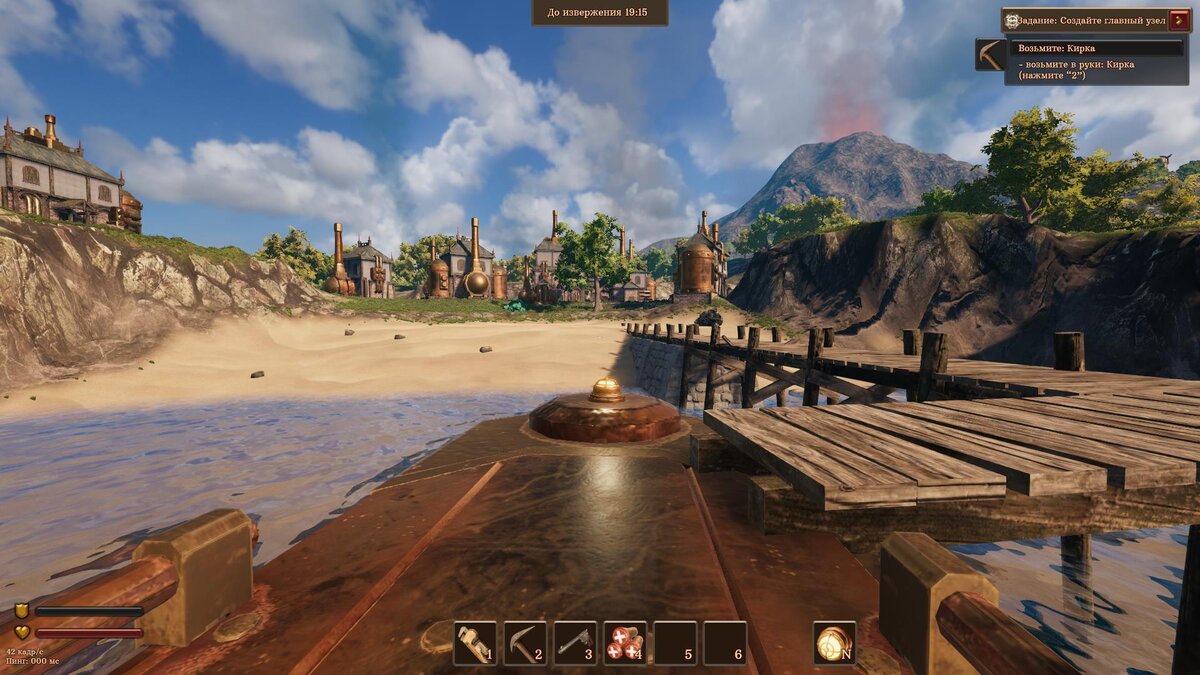Click the red arrow button on quest tracker
This screenshot has height=675, width=1200.
[x=1180, y=20]
